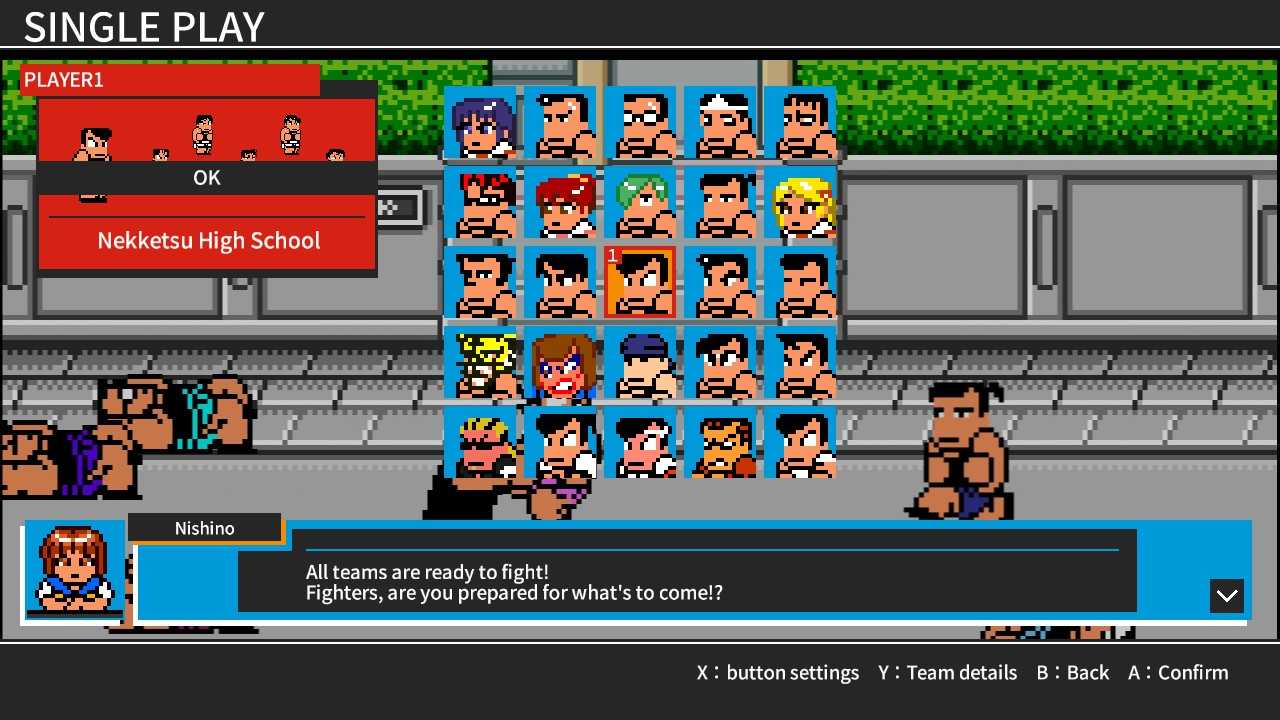Click the OK confirmation button
This screenshot has width=1280, height=720.
tap(206, 178)
